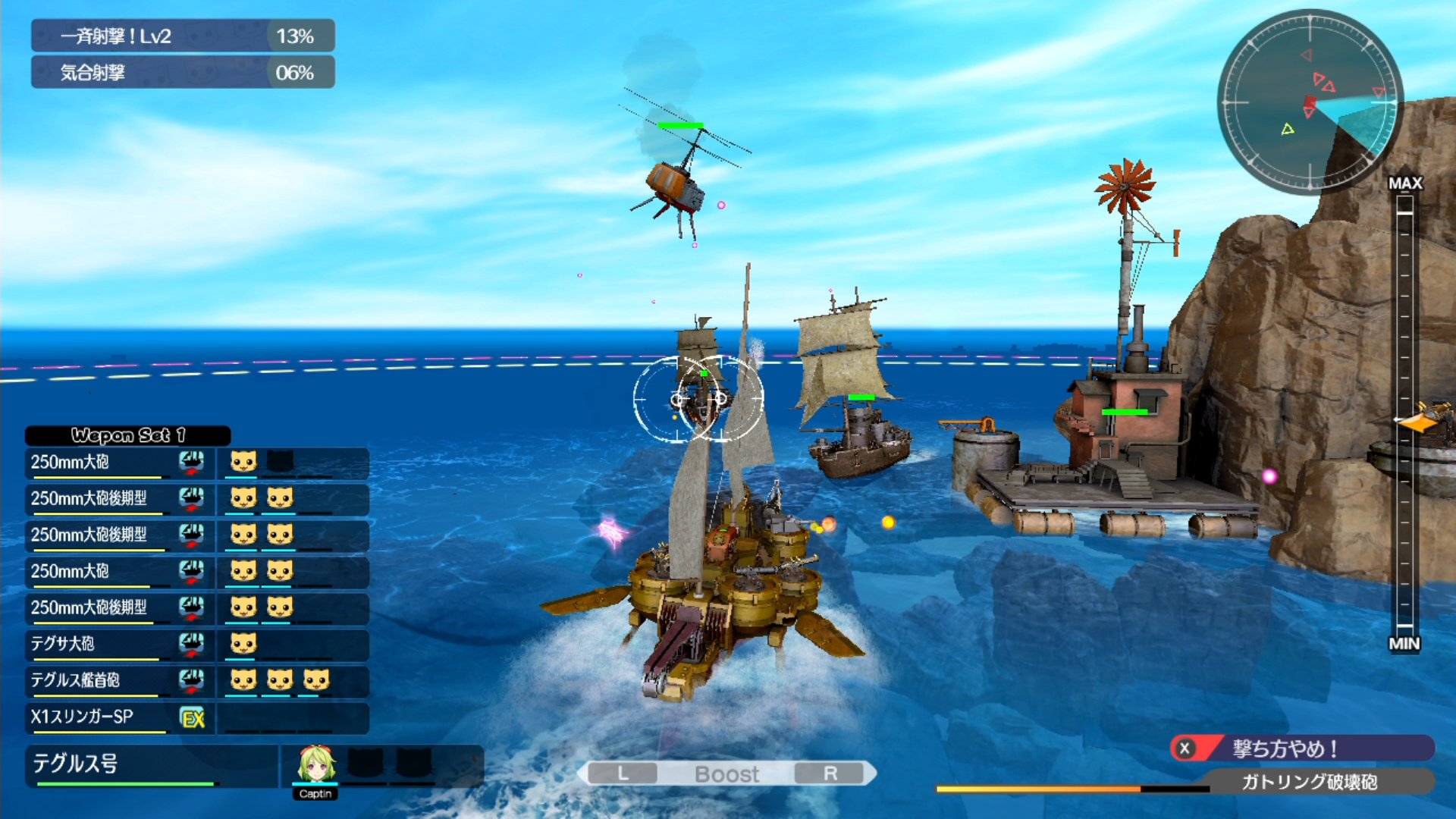Click the EX icon on X1スリンガーSP
1456x819 pixels.
tap(193, 717)
